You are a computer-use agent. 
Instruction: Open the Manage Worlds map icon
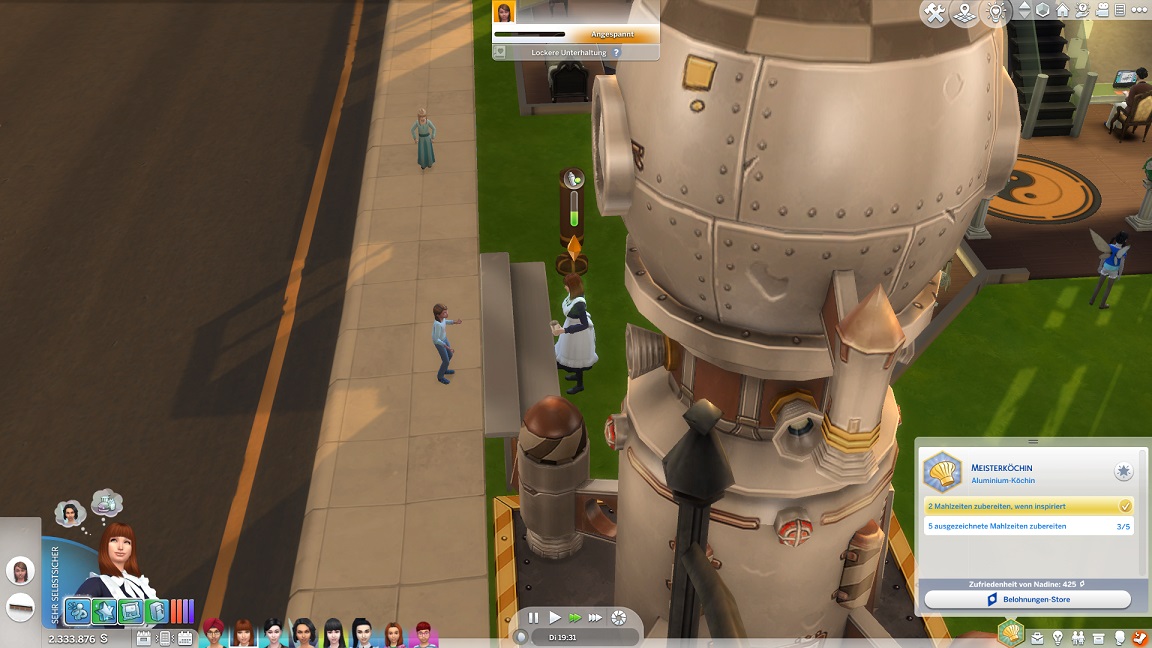[x=964, y=13]
